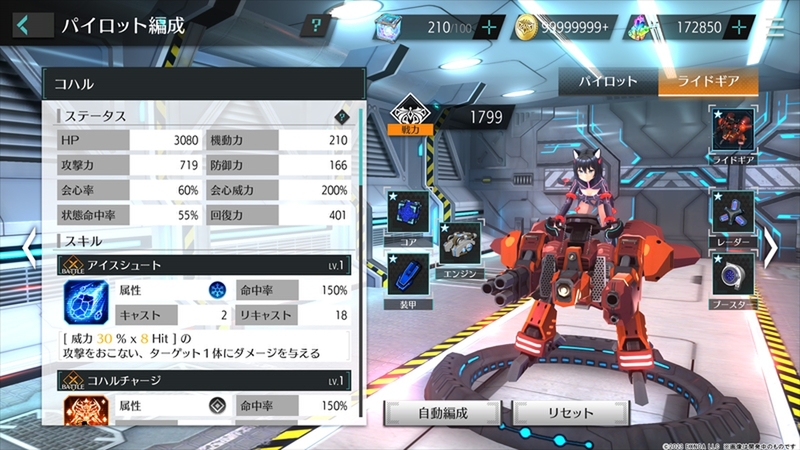
Task: Show the next pilot with right arrow
Action: coord(771,250)
